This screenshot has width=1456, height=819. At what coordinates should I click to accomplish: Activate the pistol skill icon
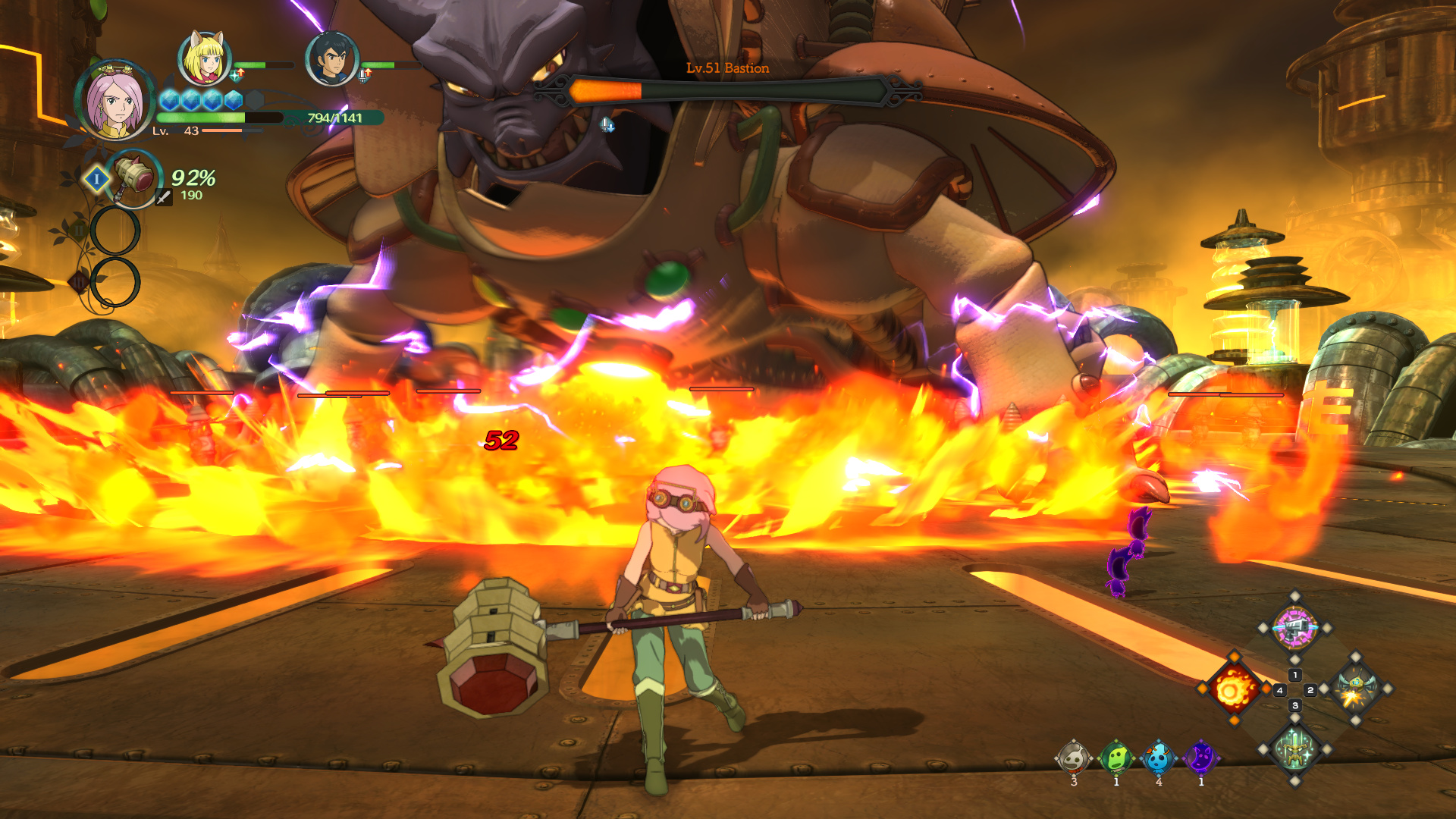1294,627
